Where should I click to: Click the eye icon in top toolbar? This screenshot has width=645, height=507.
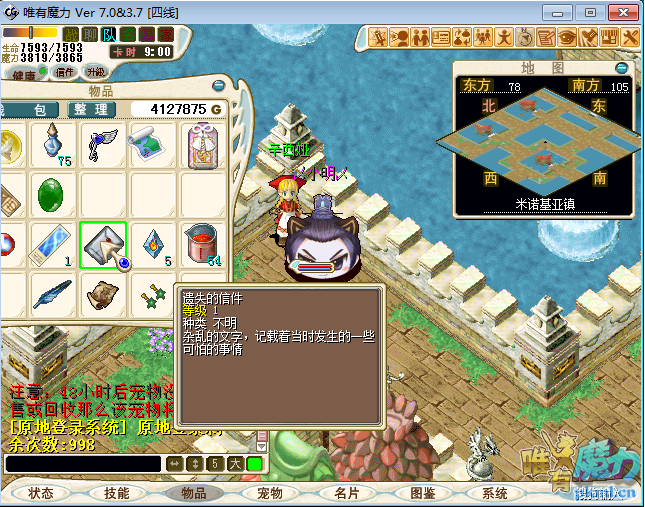coord(567,37)
